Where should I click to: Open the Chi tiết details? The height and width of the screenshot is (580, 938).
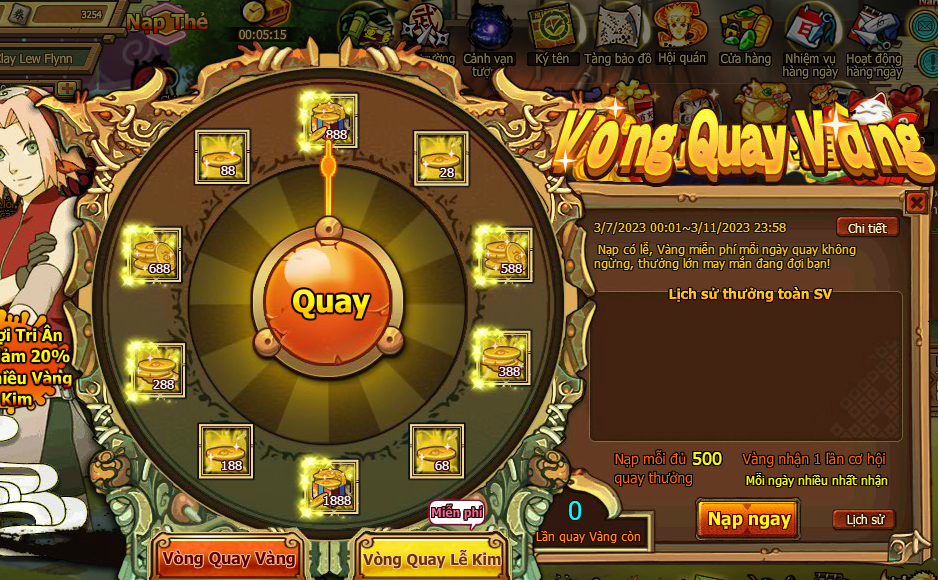point(866,228)
